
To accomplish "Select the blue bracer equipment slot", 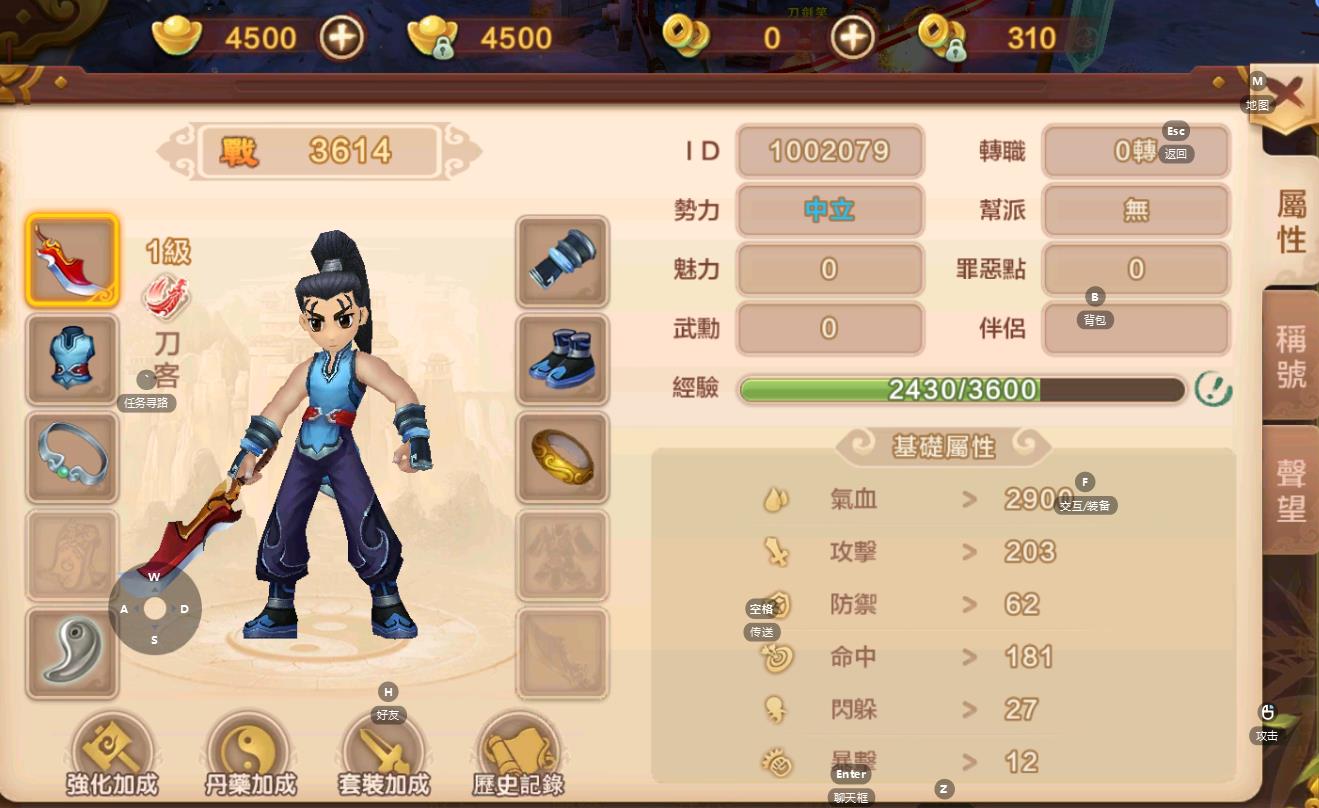I will click(x=562, y=261).
